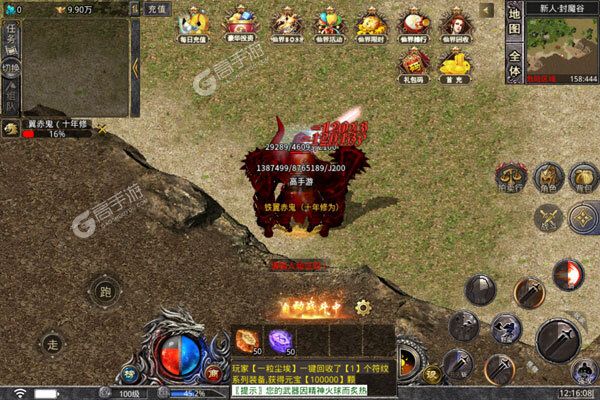Open the 首充 first recharge icon
The height and width of the screenshot is (400, 600).
point(459,66)
